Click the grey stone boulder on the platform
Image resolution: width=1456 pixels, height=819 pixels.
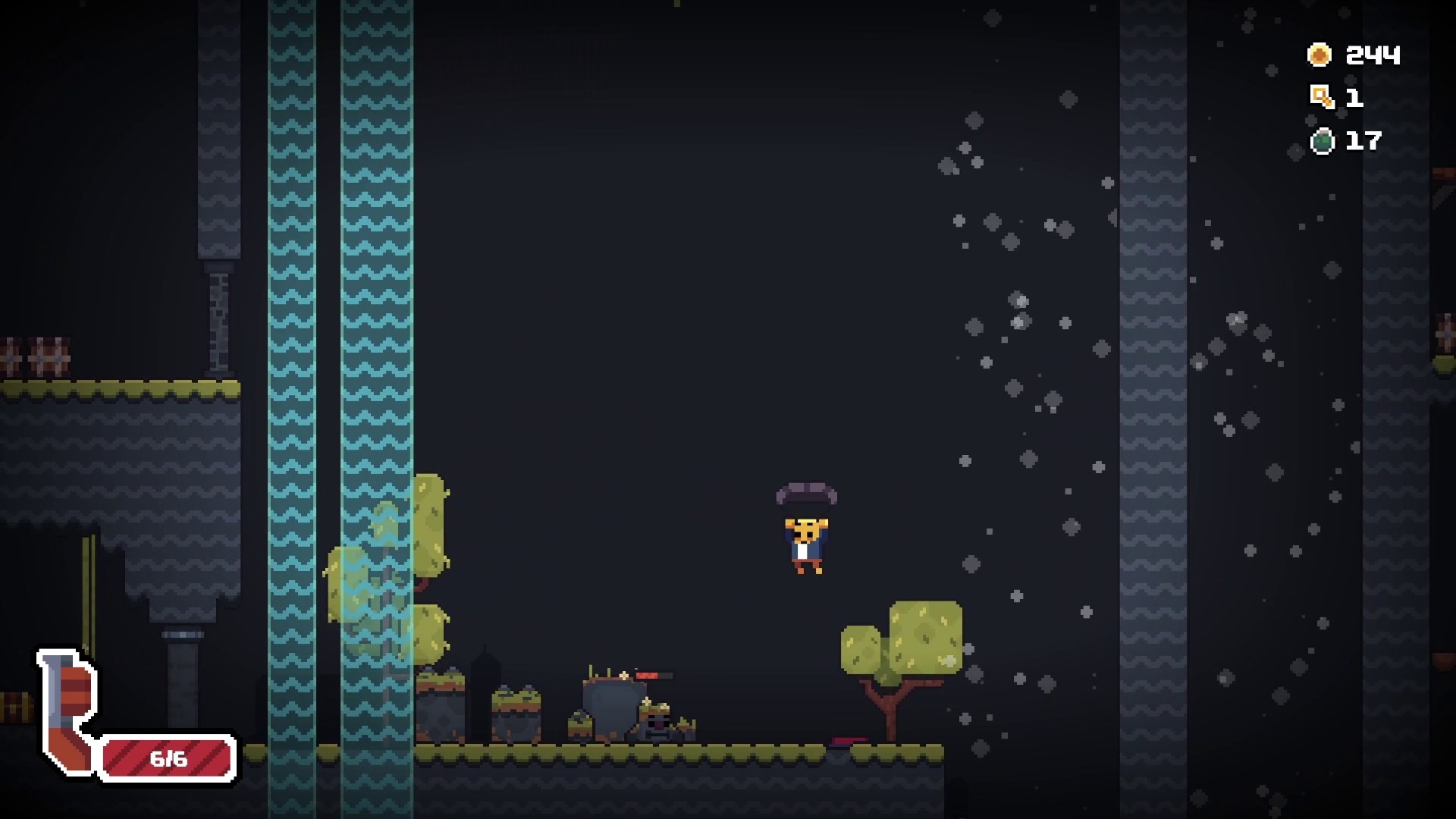[x=614, y=713]
